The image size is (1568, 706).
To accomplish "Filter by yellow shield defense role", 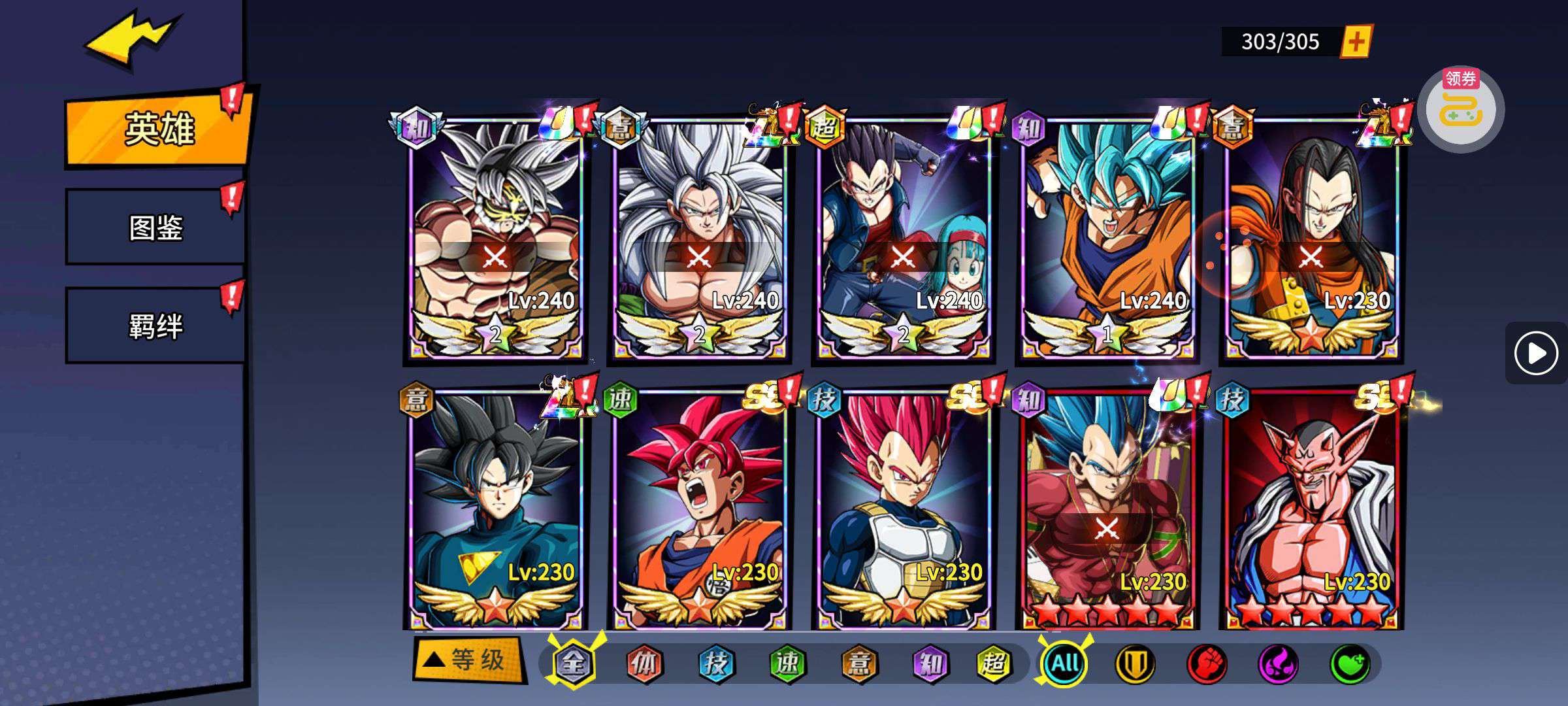I will 1135,664.
